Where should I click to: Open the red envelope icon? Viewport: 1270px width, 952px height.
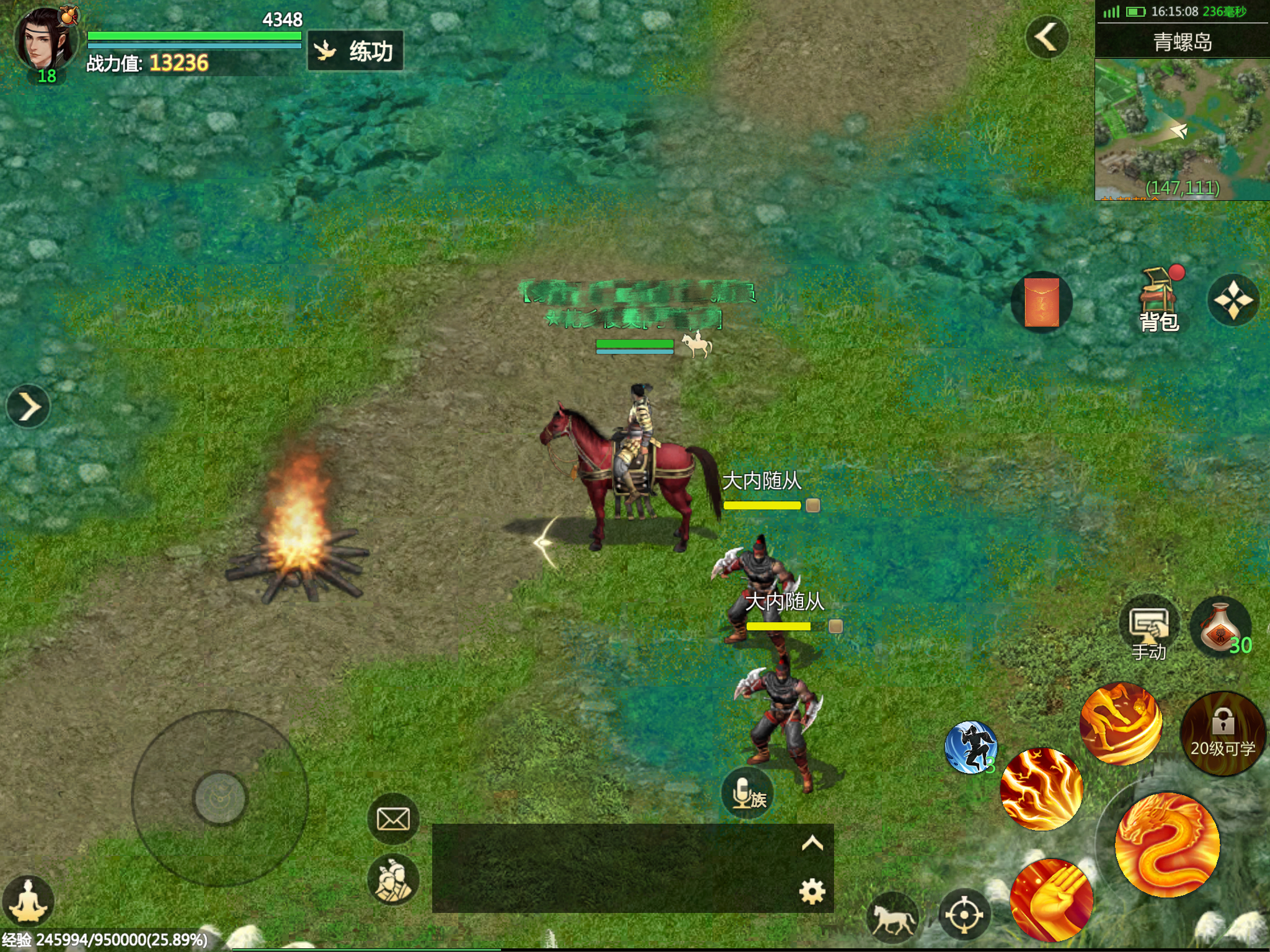1042,302
